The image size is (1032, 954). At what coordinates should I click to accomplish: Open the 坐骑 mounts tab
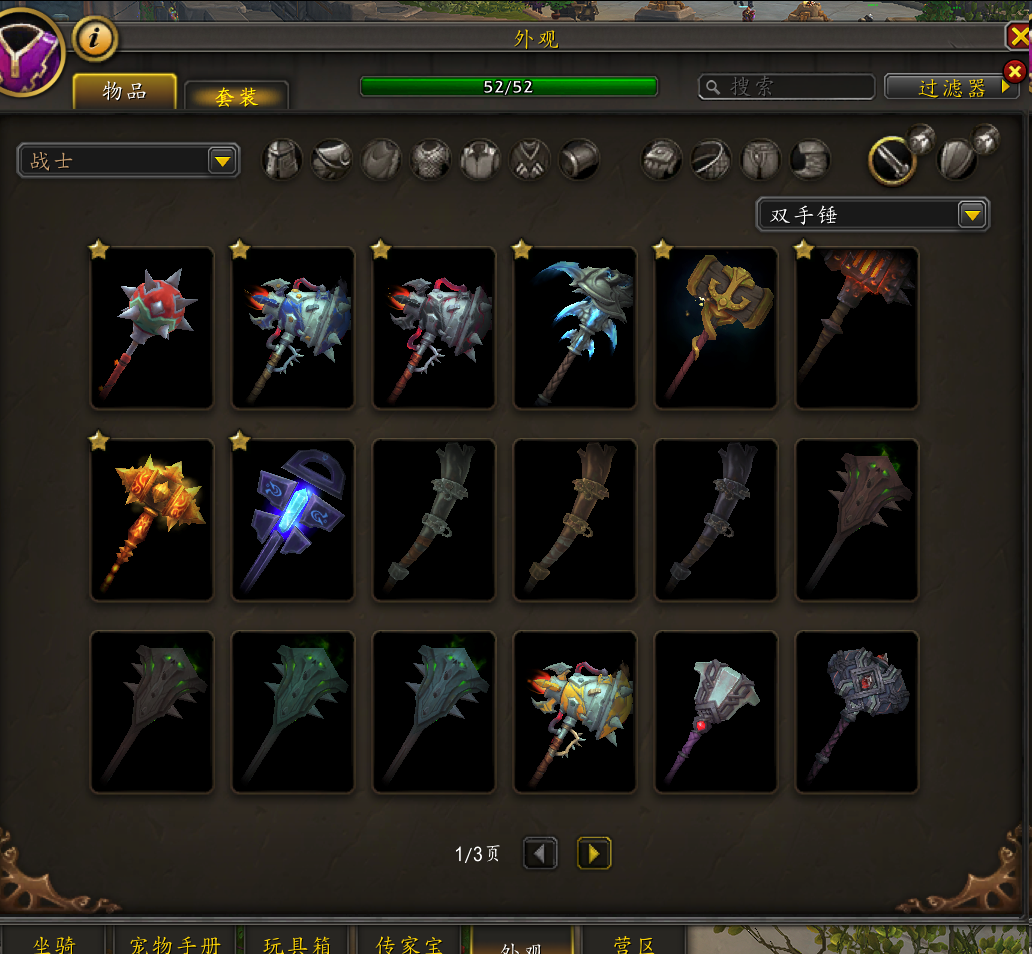(x=54, y=943)
